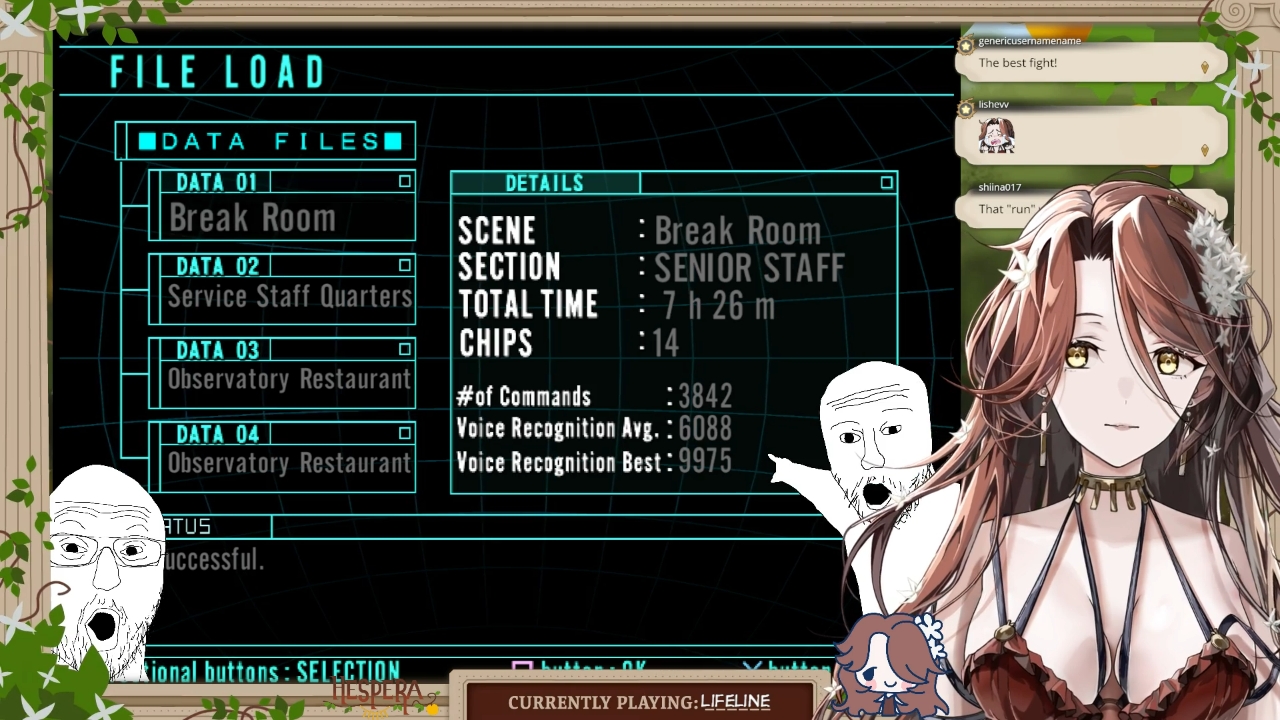Select DATA 02 Service Staff Quarters file
Image resolution: width=1280 pixels, height=720 pixels.
(282, 290)
